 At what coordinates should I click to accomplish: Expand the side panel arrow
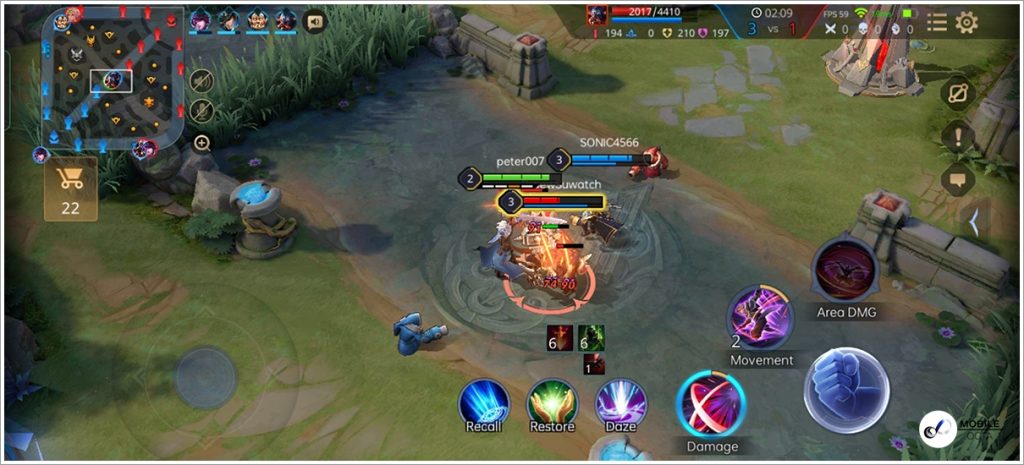point(974,223)
